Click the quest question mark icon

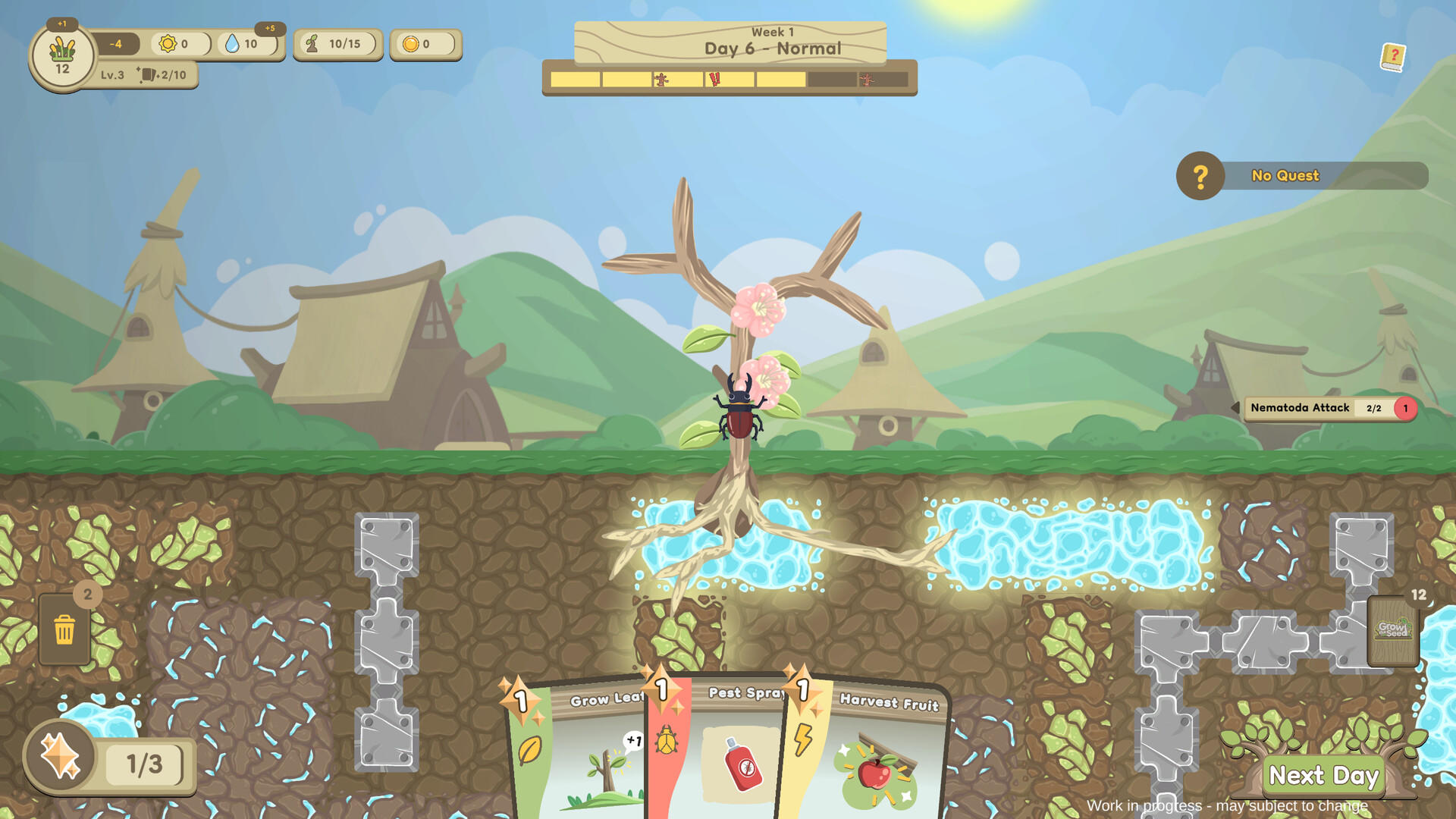(1200, 175)
